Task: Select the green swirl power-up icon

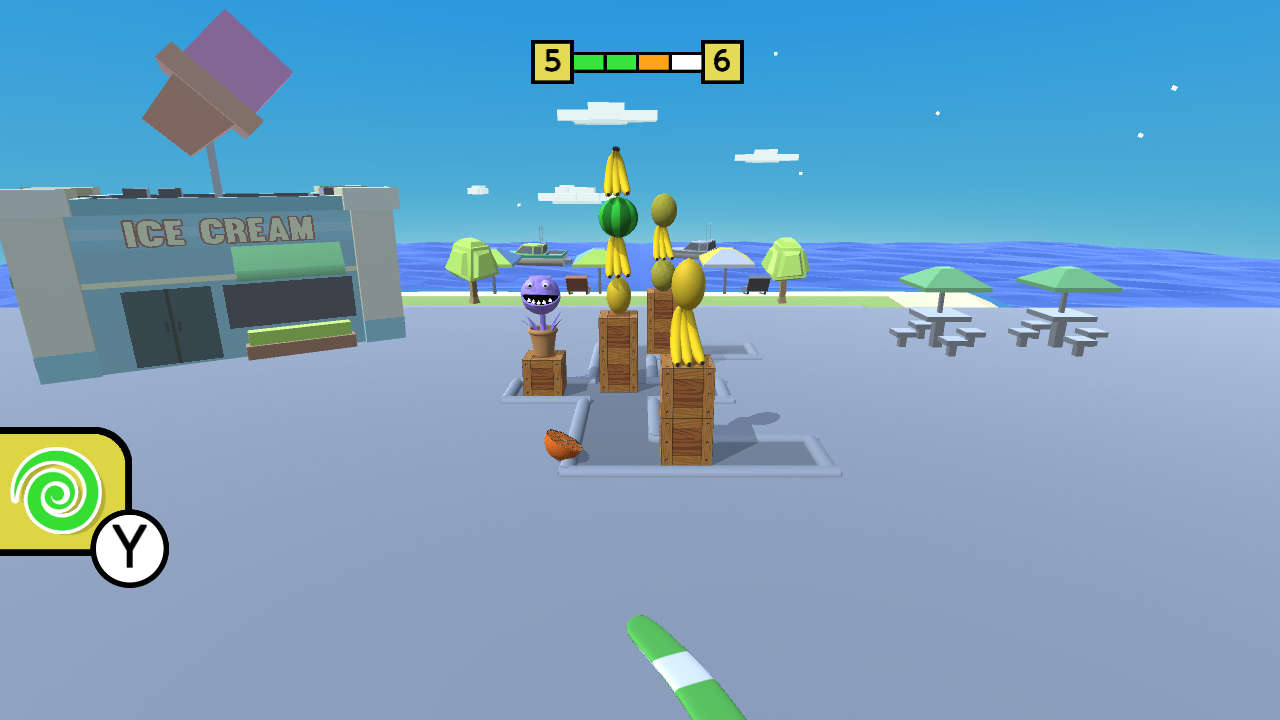Action: (x=57, y=491)
